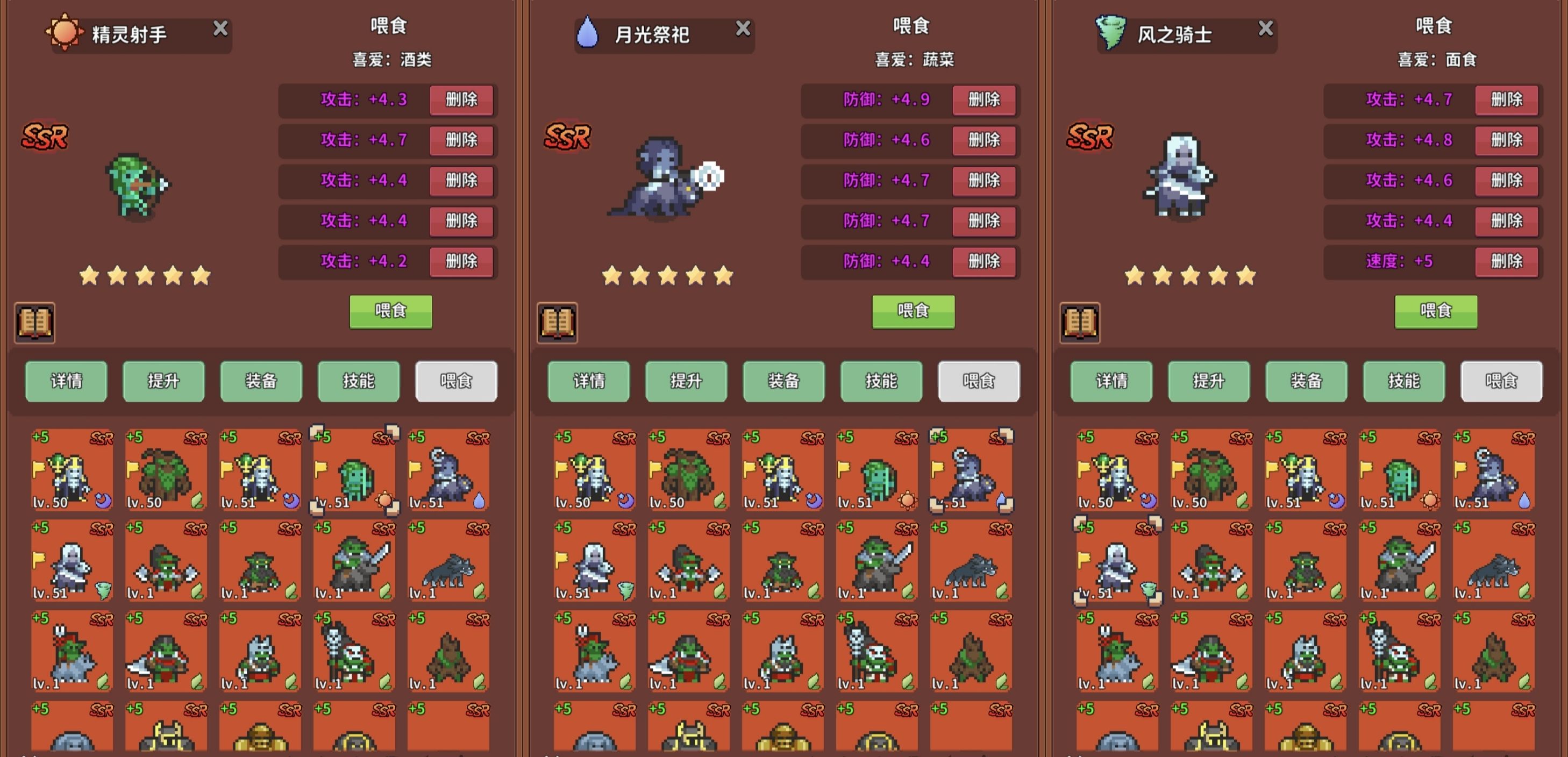This screenshot has height=757, width=1568.
Task: Click the green 喂食 button for 风之骑士
Action: [x=1435, y=311]
